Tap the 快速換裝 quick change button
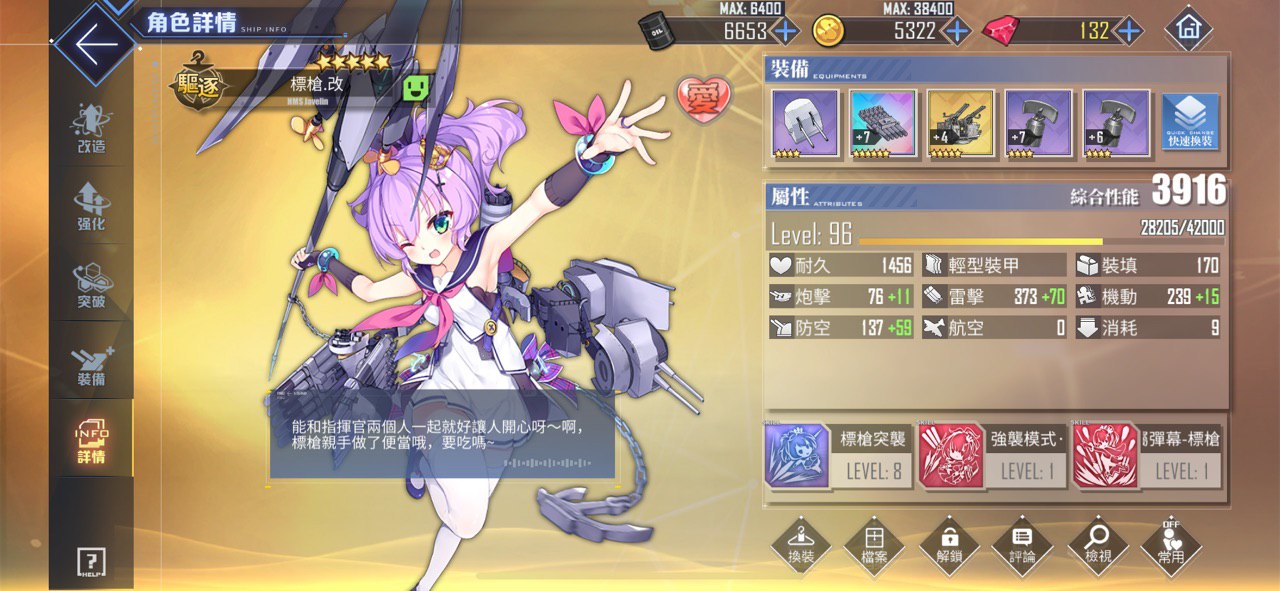The height and width of the screenshot is (591, 1280). (x=1190, y=123)
